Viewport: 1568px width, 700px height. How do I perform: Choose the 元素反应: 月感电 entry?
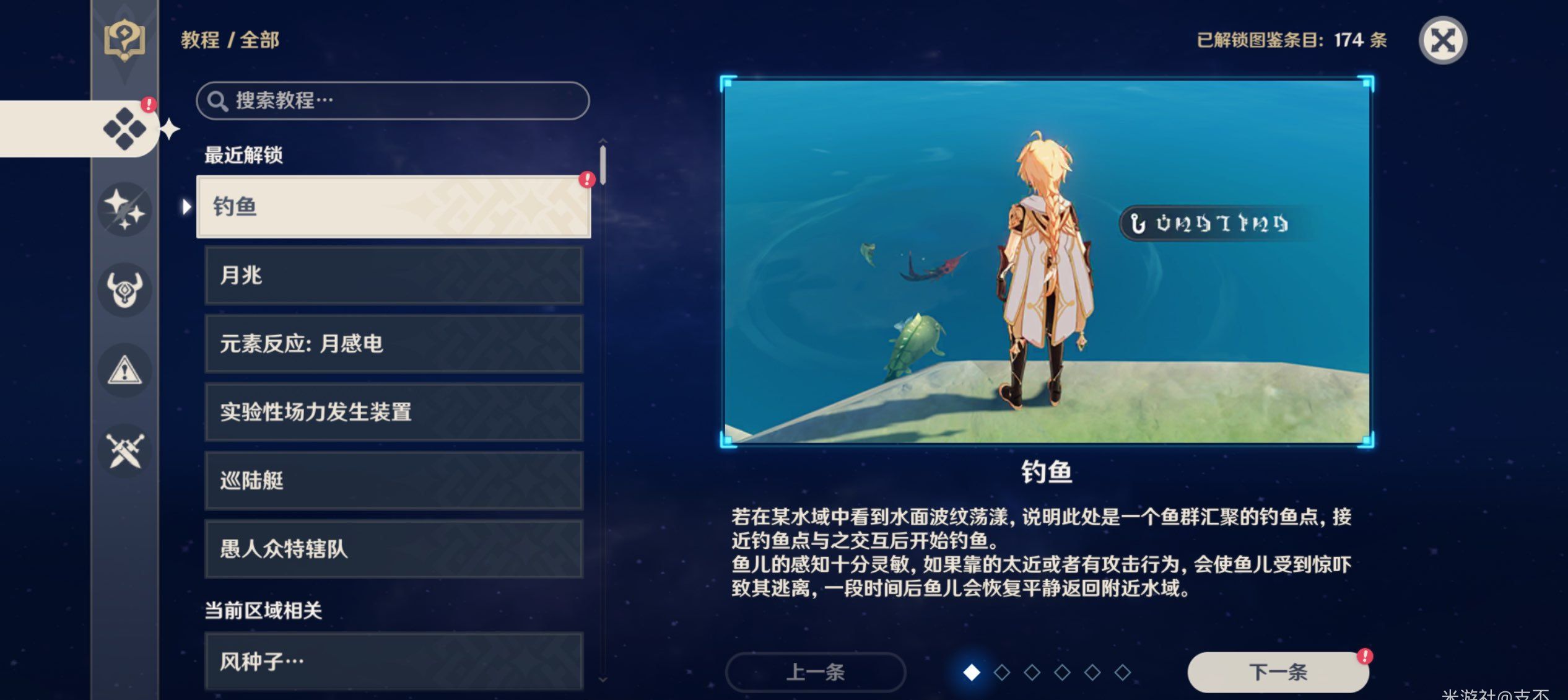pos(393,344)
